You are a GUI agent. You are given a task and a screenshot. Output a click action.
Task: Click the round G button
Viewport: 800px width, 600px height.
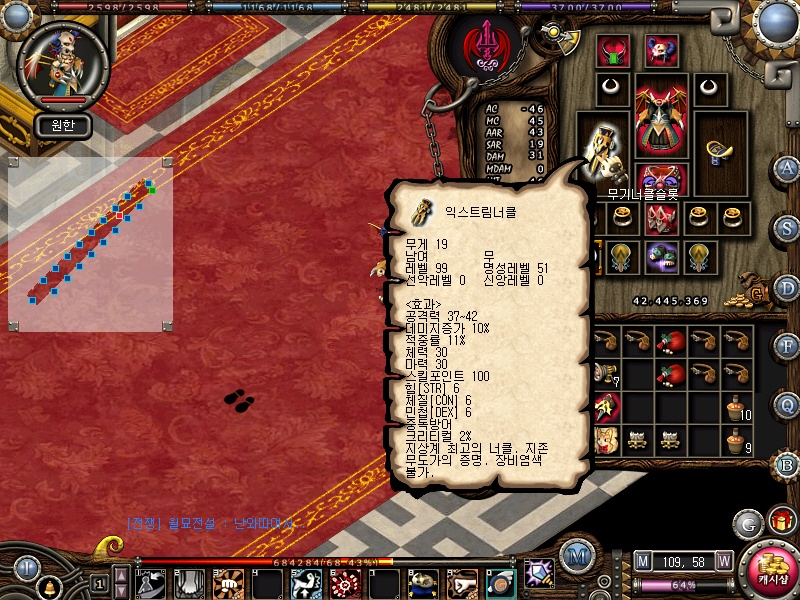748,522
